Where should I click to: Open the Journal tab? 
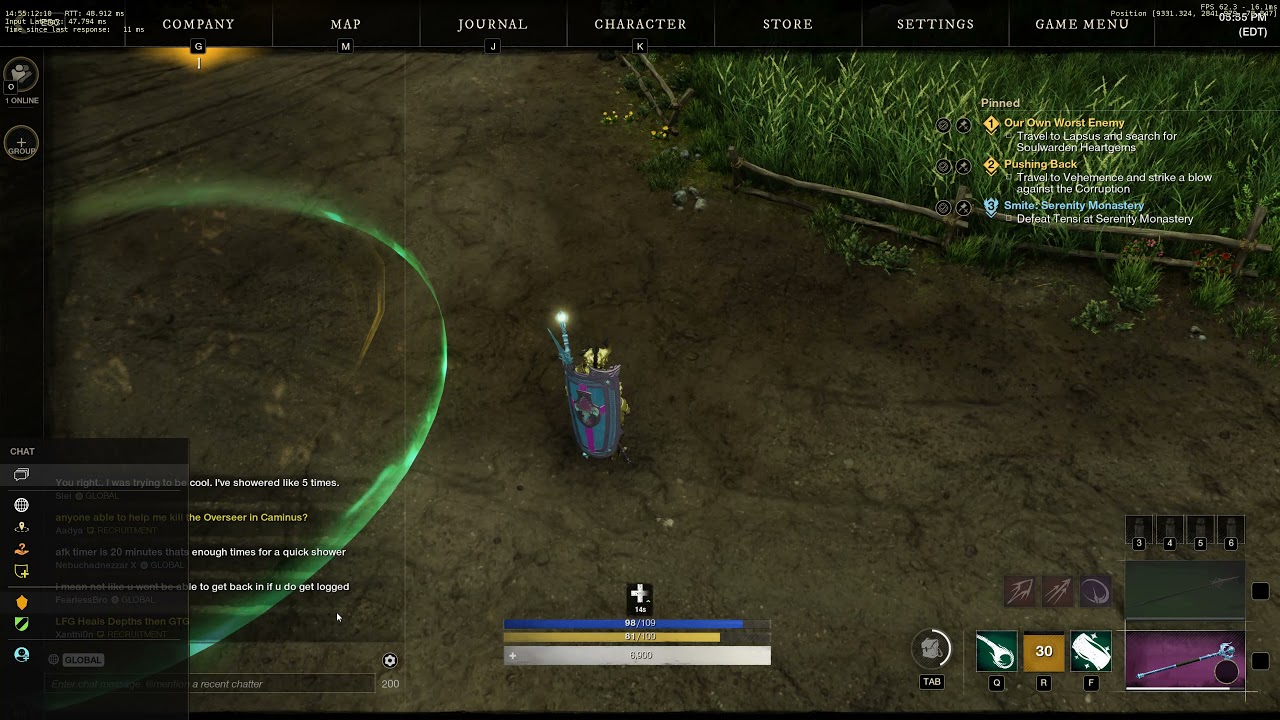[x=492, y=24]
